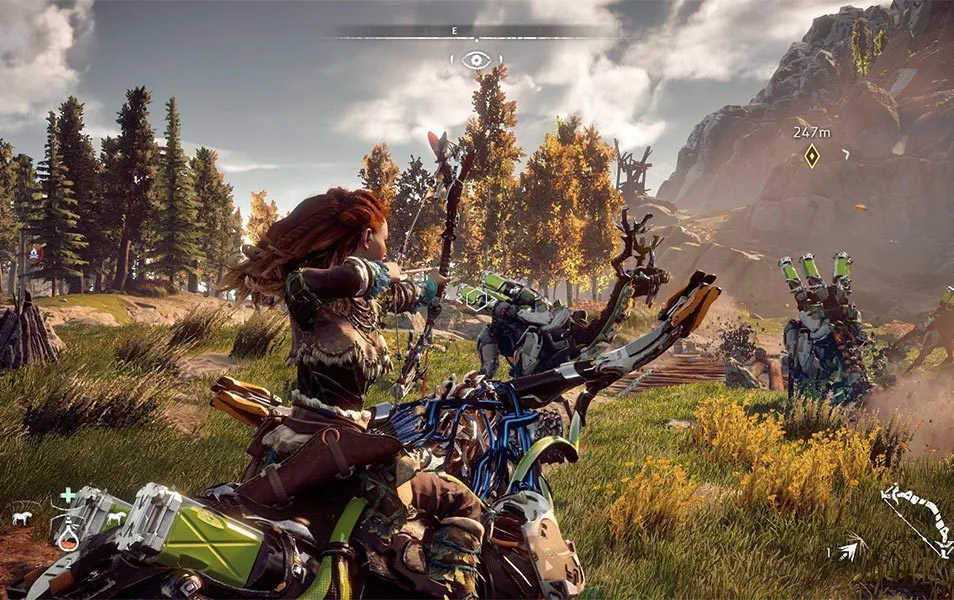Choose the arrow ammo type icon
This screenshot has width=954, height=600.
pos(849,548)
